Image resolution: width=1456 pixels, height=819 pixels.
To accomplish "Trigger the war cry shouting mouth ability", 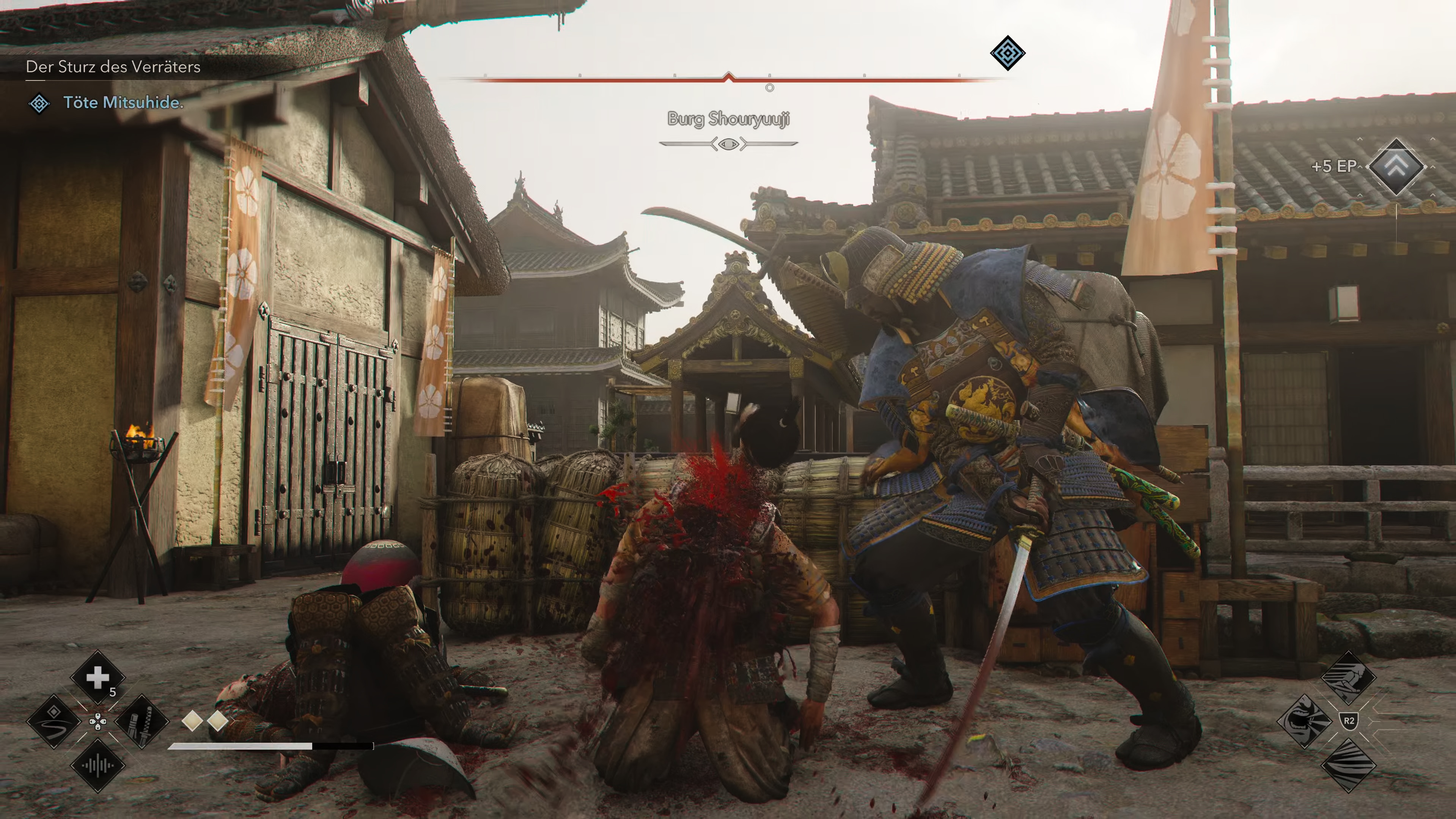I will click(x=1305, y=721).
